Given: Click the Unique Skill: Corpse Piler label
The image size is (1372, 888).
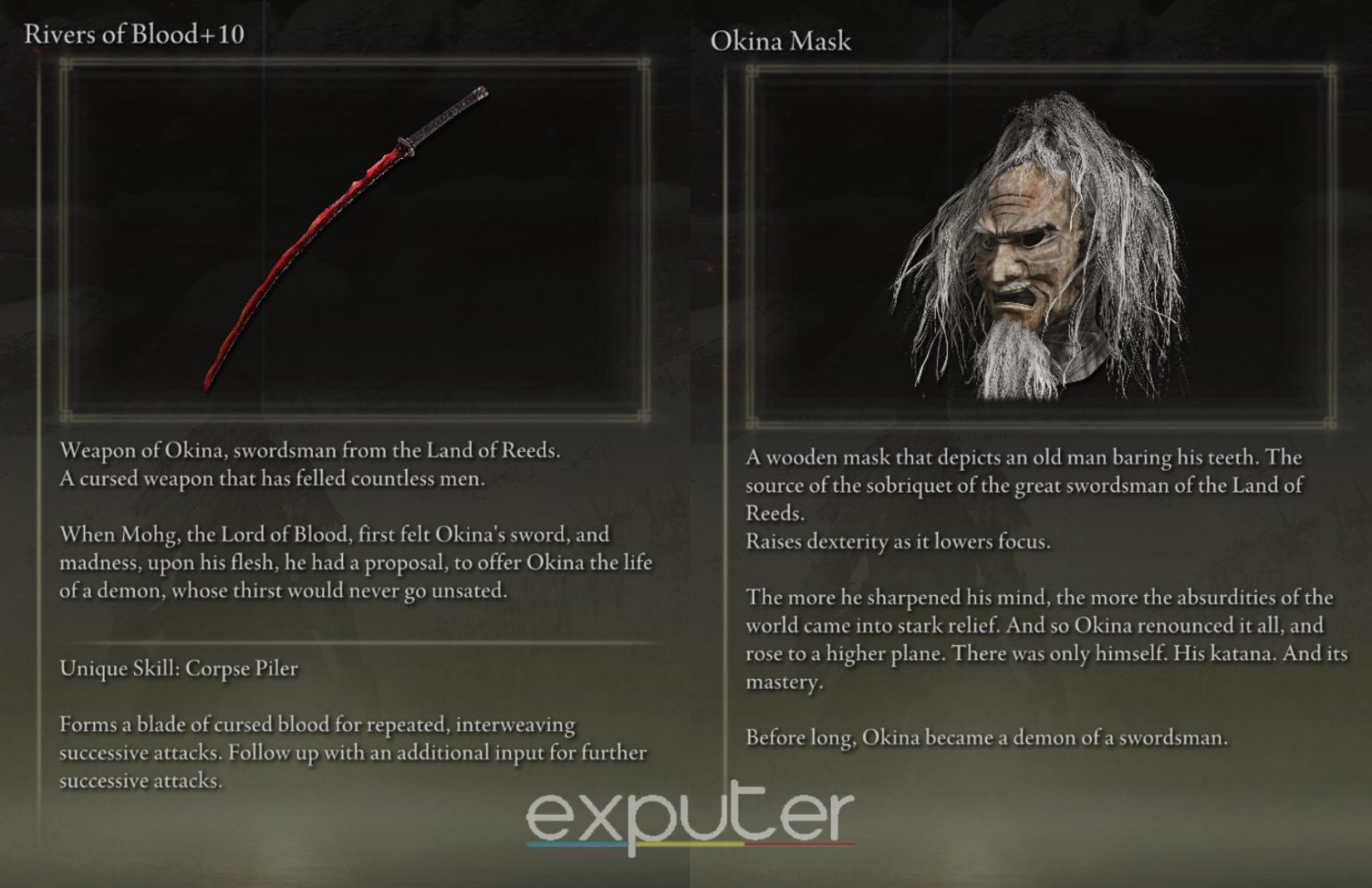Looking at the screenshot, I should 179,667.
